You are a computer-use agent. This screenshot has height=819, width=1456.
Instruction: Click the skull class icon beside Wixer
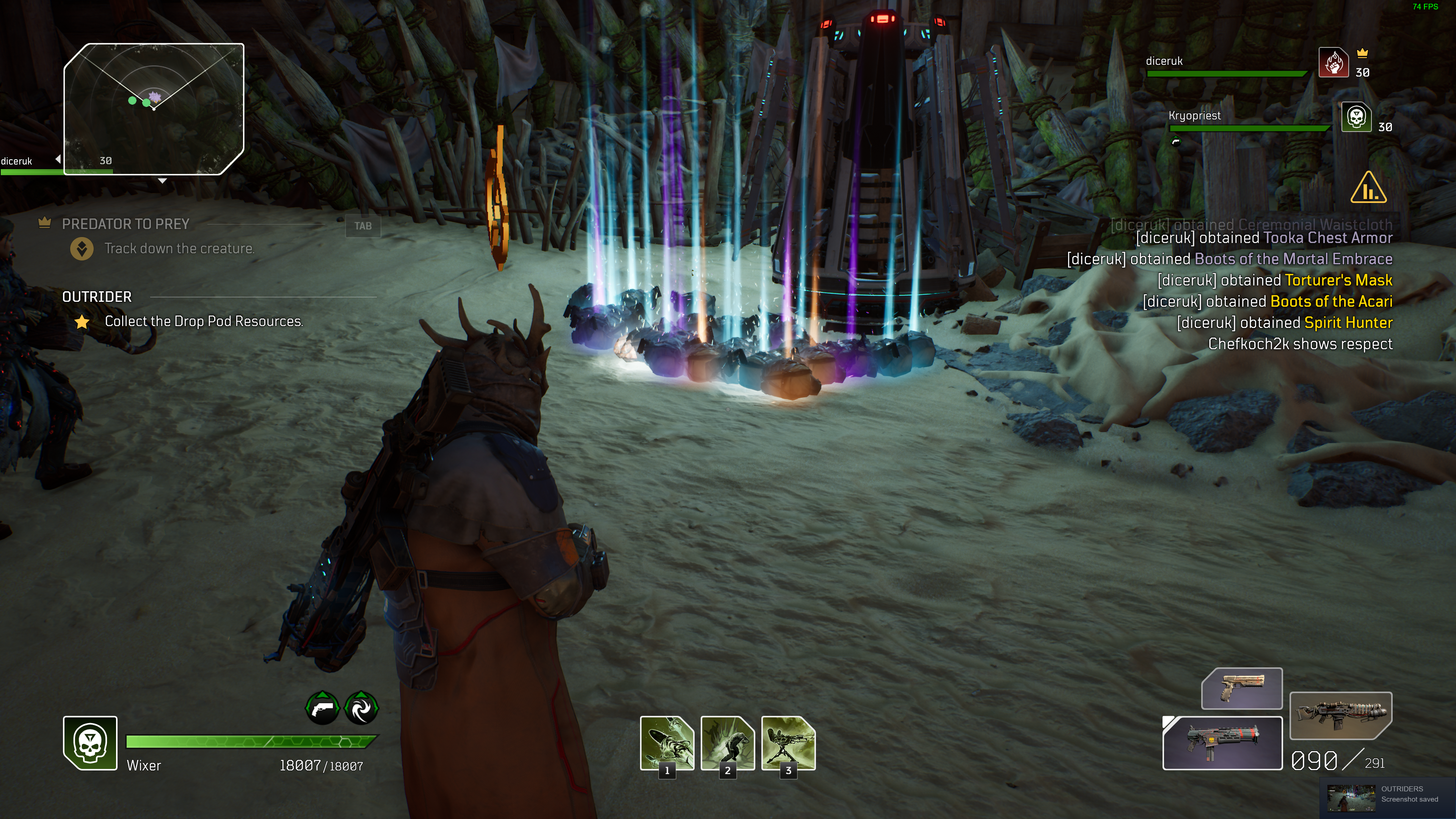pos(90,743)
